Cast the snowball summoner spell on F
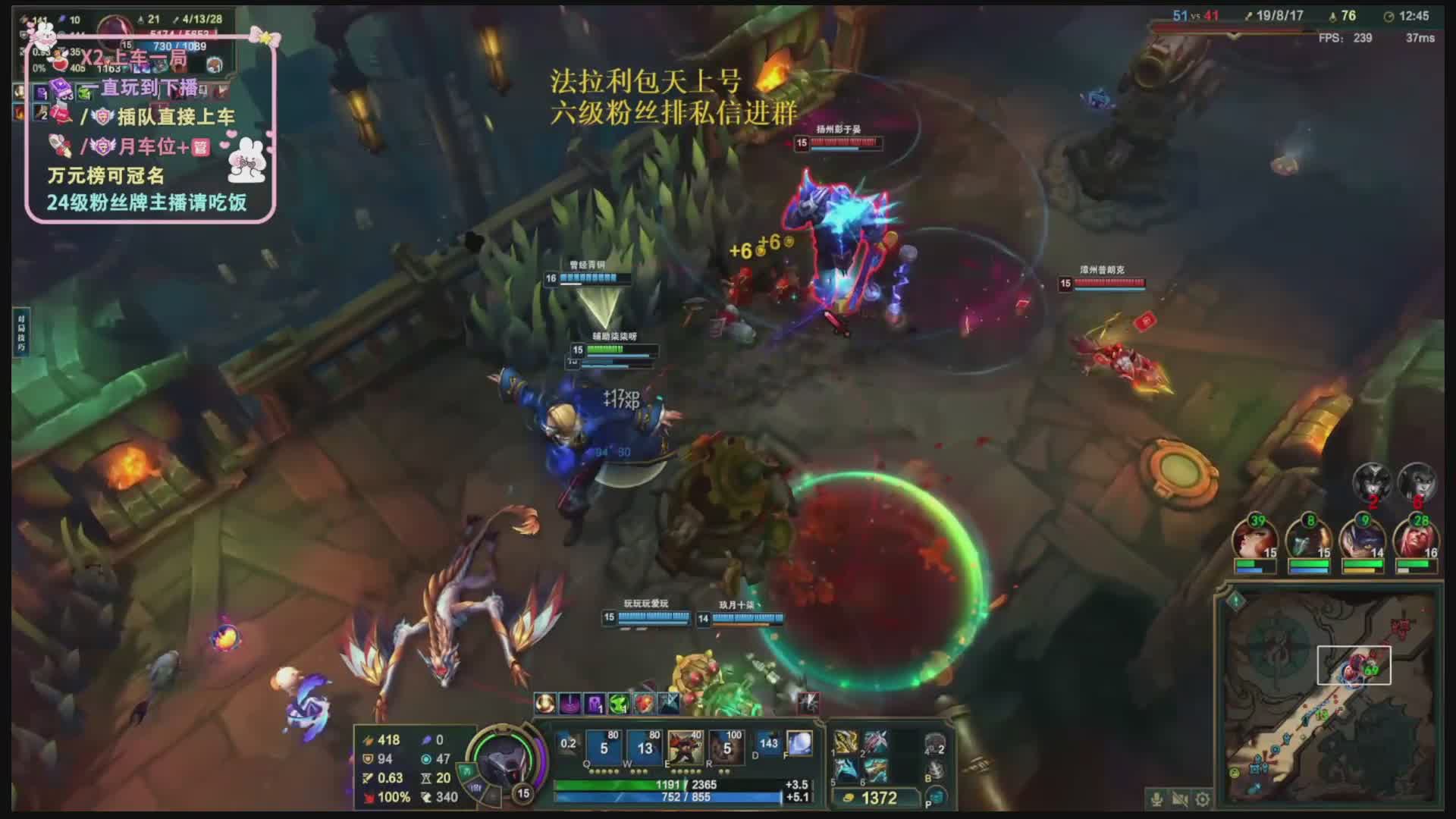The width and height of the screenshot is (1456, 819). point(799,744)
